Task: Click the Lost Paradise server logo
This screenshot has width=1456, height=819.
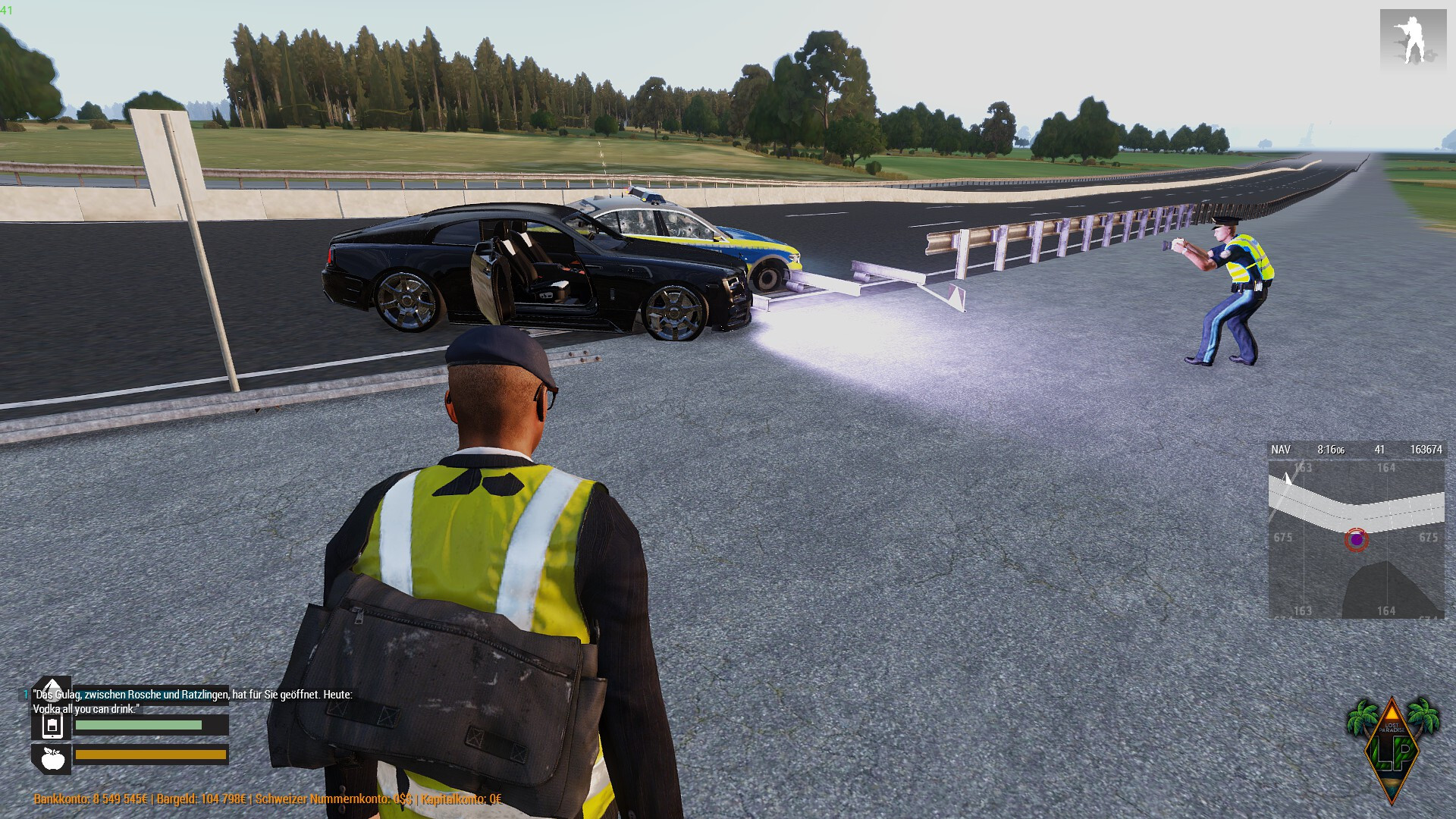Action: click(x=1392, y=747)
